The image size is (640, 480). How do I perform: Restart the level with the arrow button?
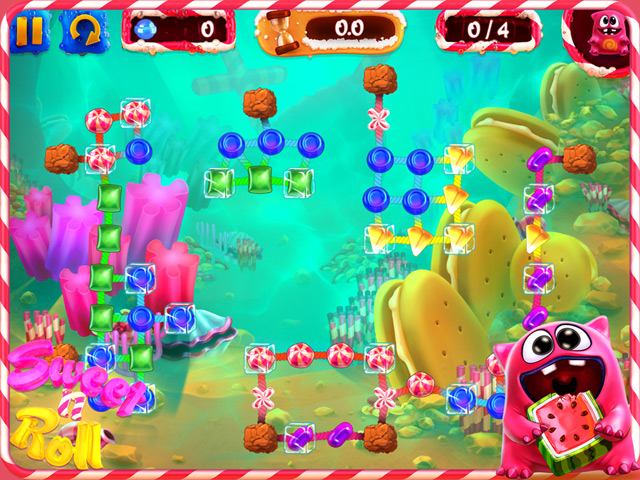pyautogui.click(x=83, y=31)
